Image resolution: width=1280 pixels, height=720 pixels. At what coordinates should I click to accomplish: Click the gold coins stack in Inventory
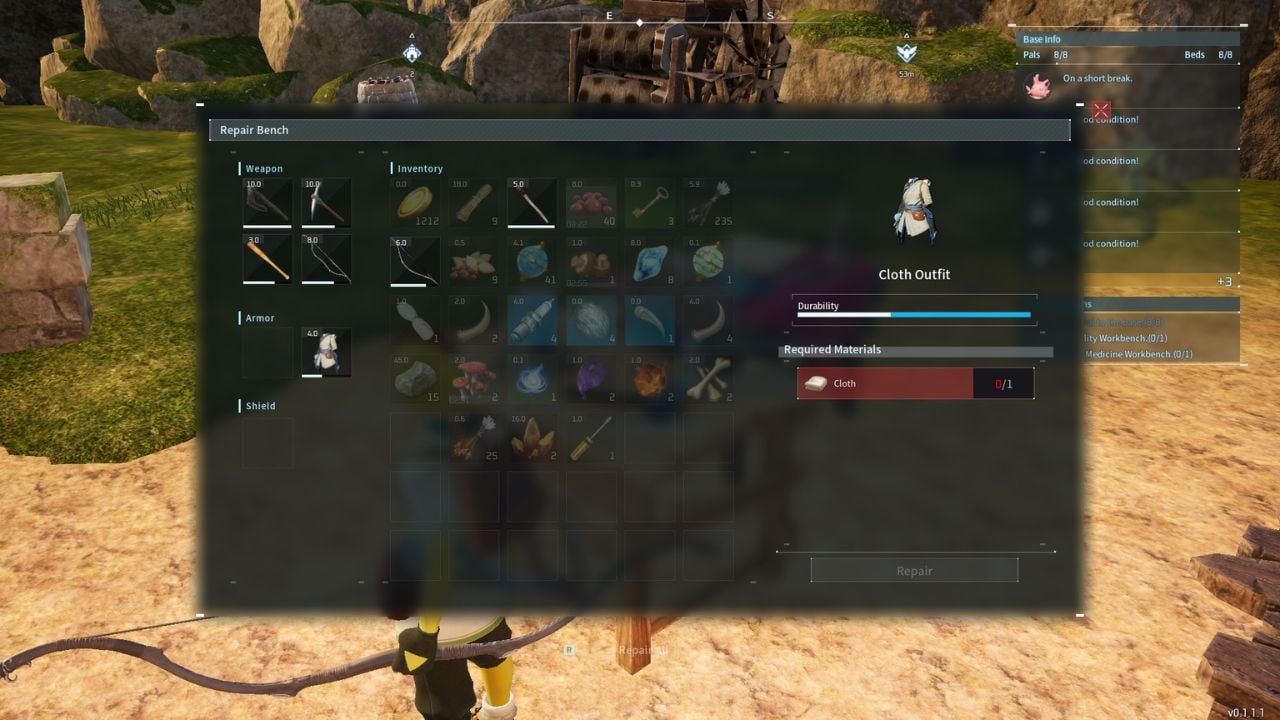[x=414, y=202]
